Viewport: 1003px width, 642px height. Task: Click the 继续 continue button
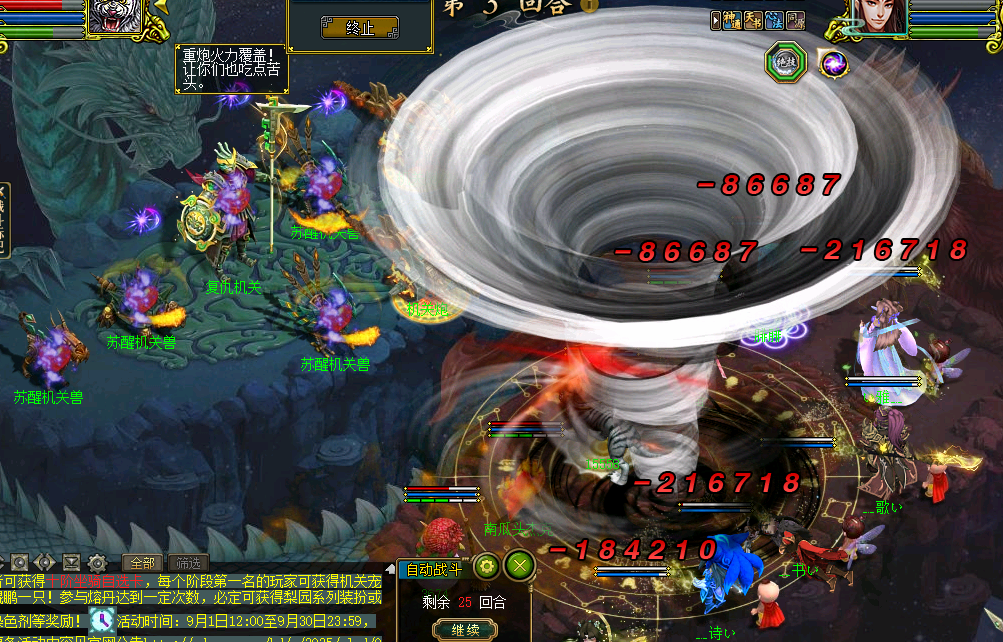coord(465,630)
